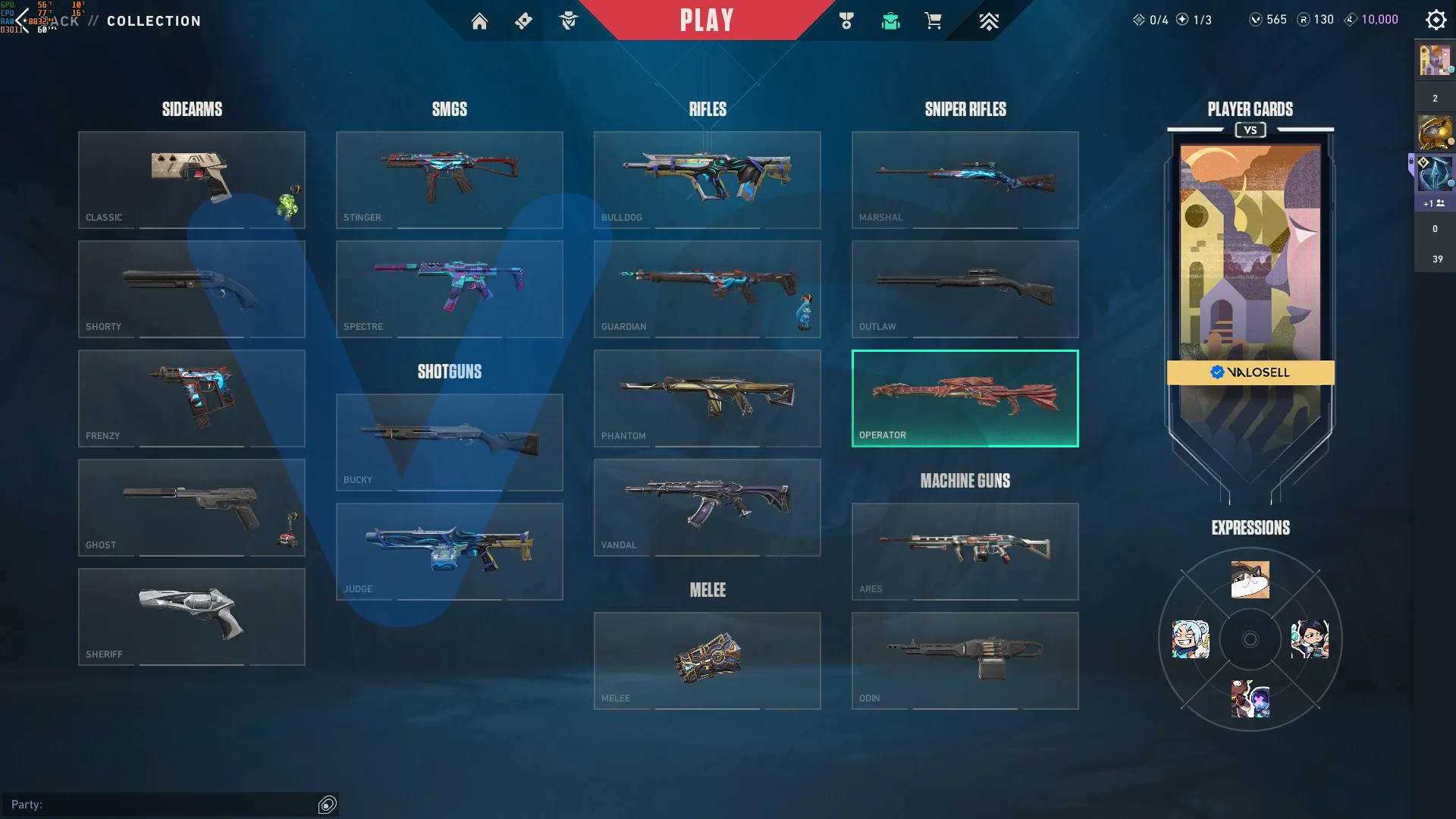Edit the top cat expression slot
This screenshot has height=819, width=1456.
point(1250,580)
